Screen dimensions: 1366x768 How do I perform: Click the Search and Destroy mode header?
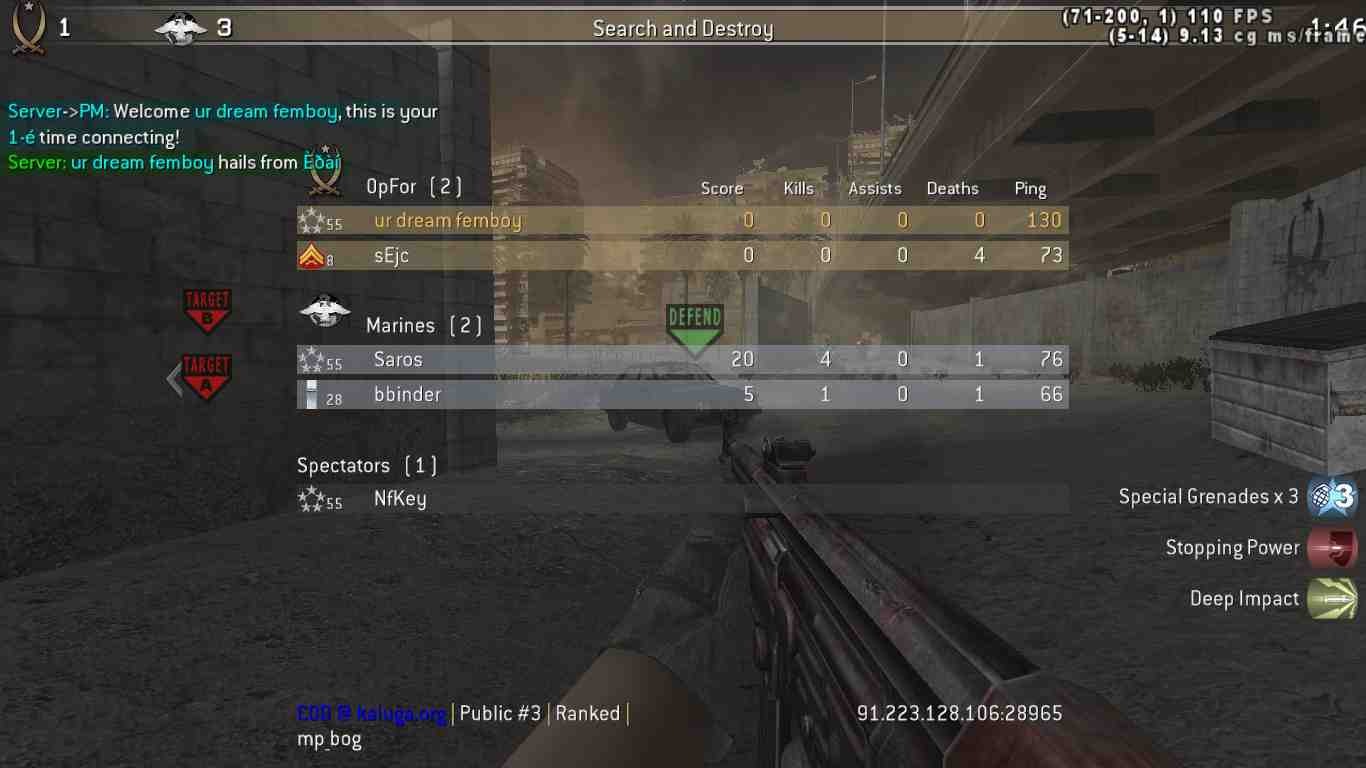pyautogui.click(x=683, y=28)
